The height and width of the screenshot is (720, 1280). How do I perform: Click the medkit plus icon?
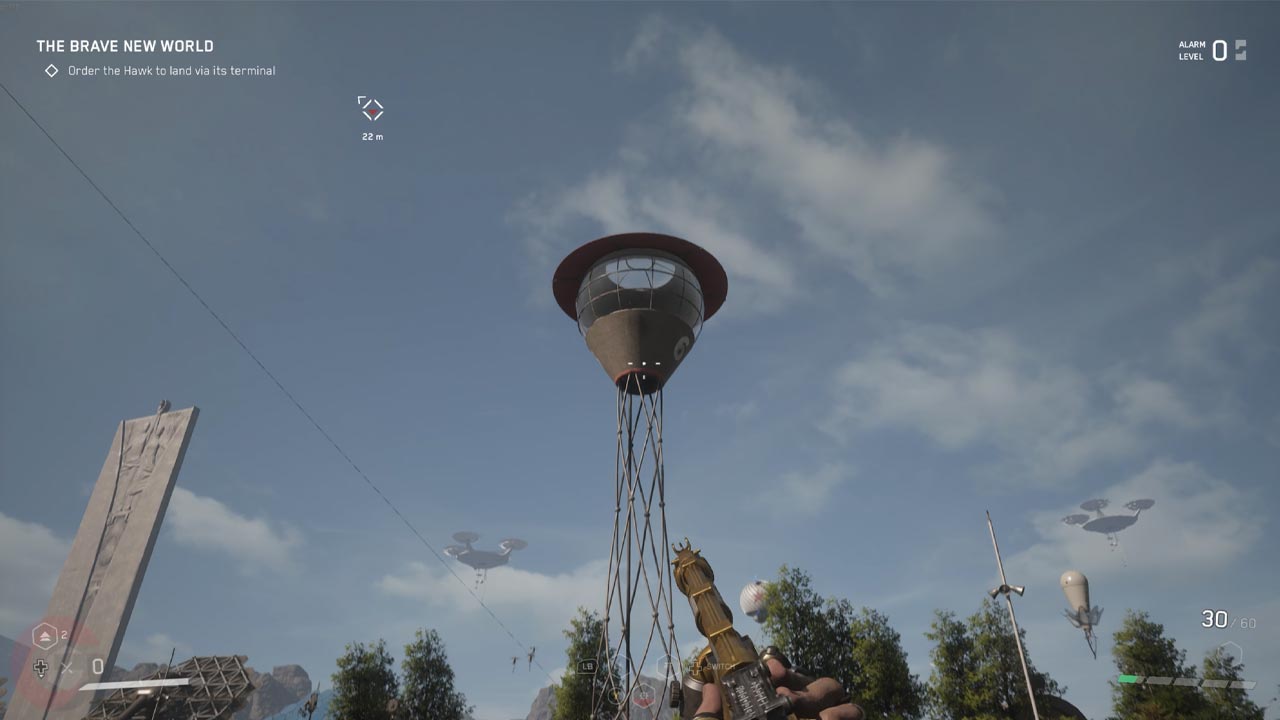[x=41, y=667]
